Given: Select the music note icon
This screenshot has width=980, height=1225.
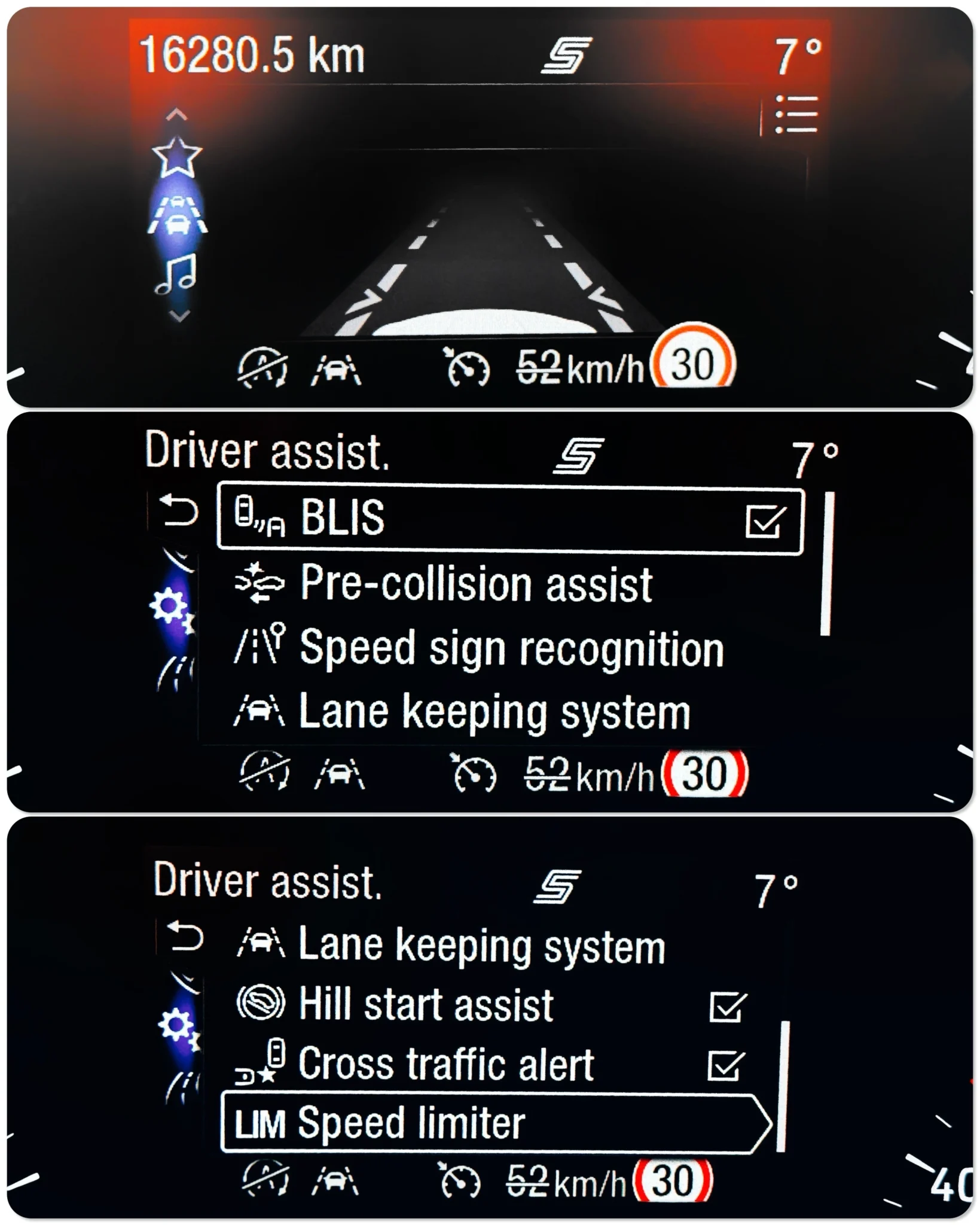Looking at the screenshot, I should [x=176, y=274].
